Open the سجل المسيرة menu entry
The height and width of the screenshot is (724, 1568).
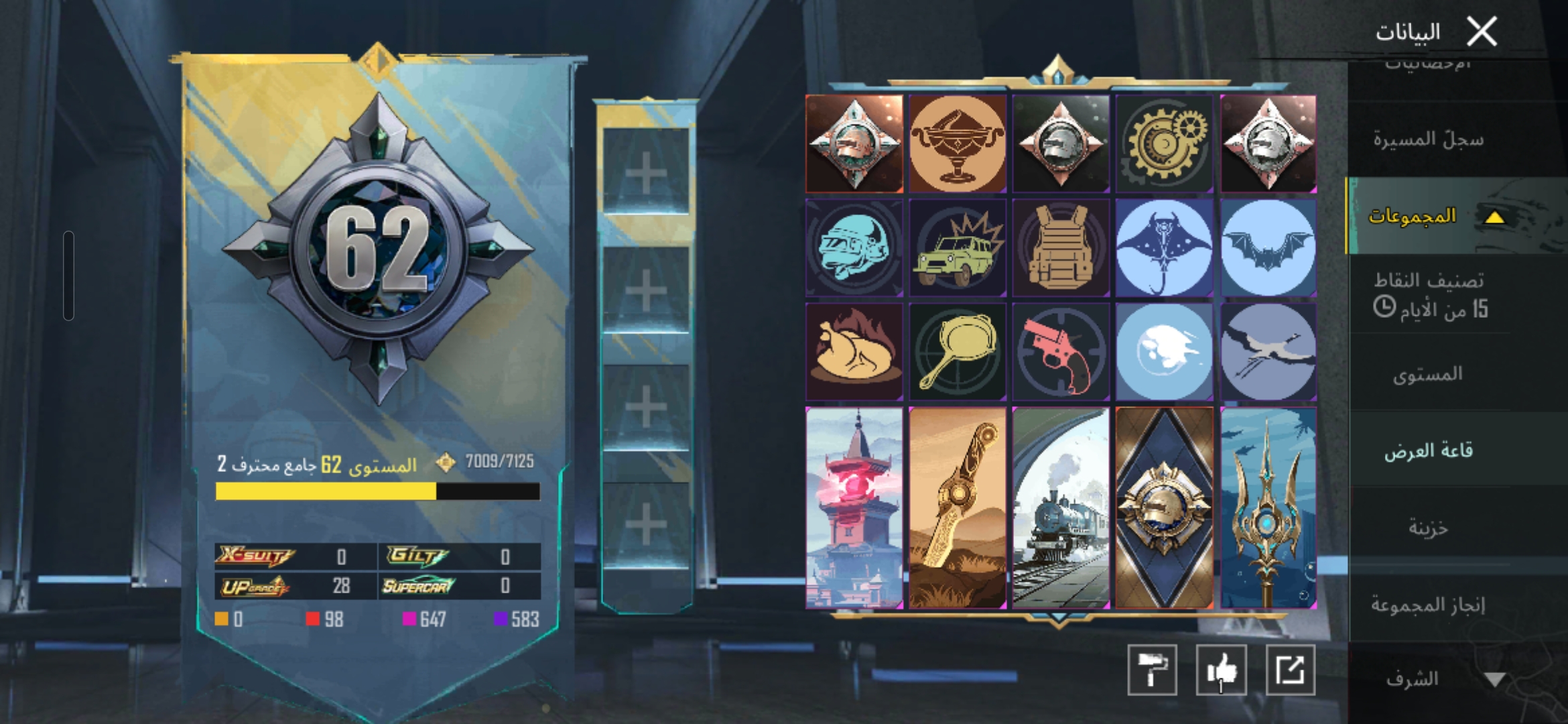pos(1428,139)
